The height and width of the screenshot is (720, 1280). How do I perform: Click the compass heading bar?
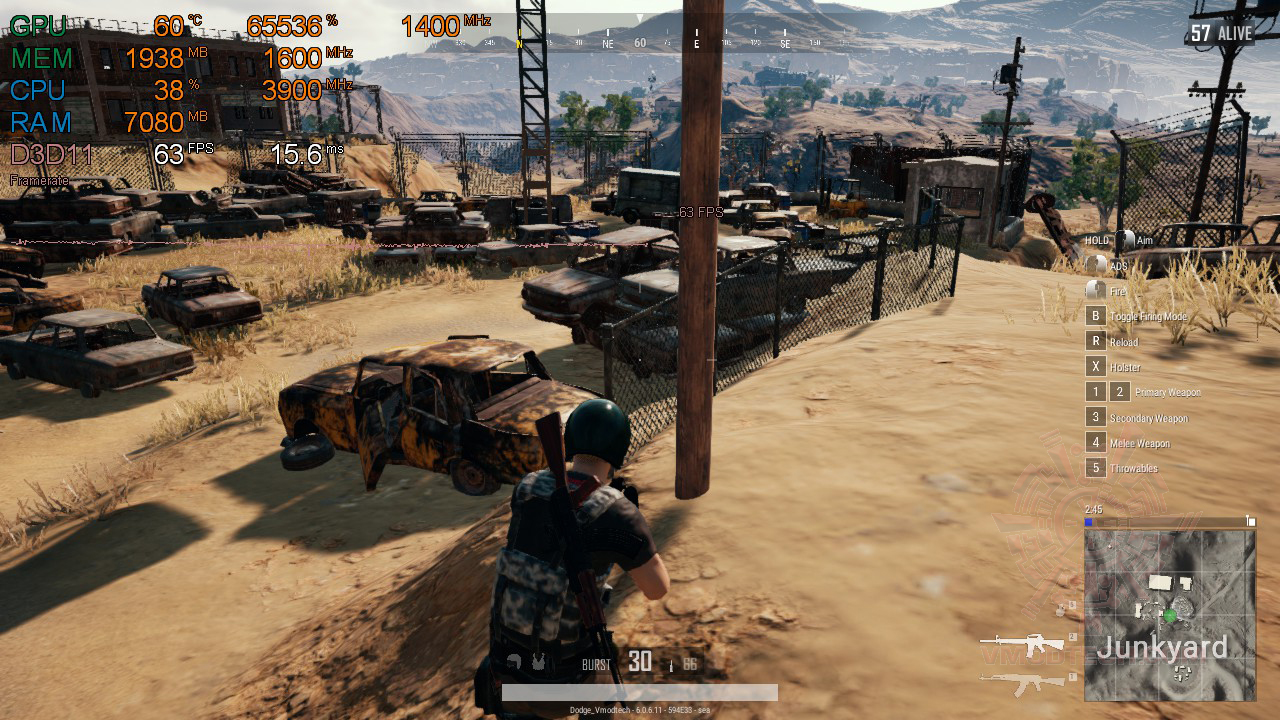(640, 43)
